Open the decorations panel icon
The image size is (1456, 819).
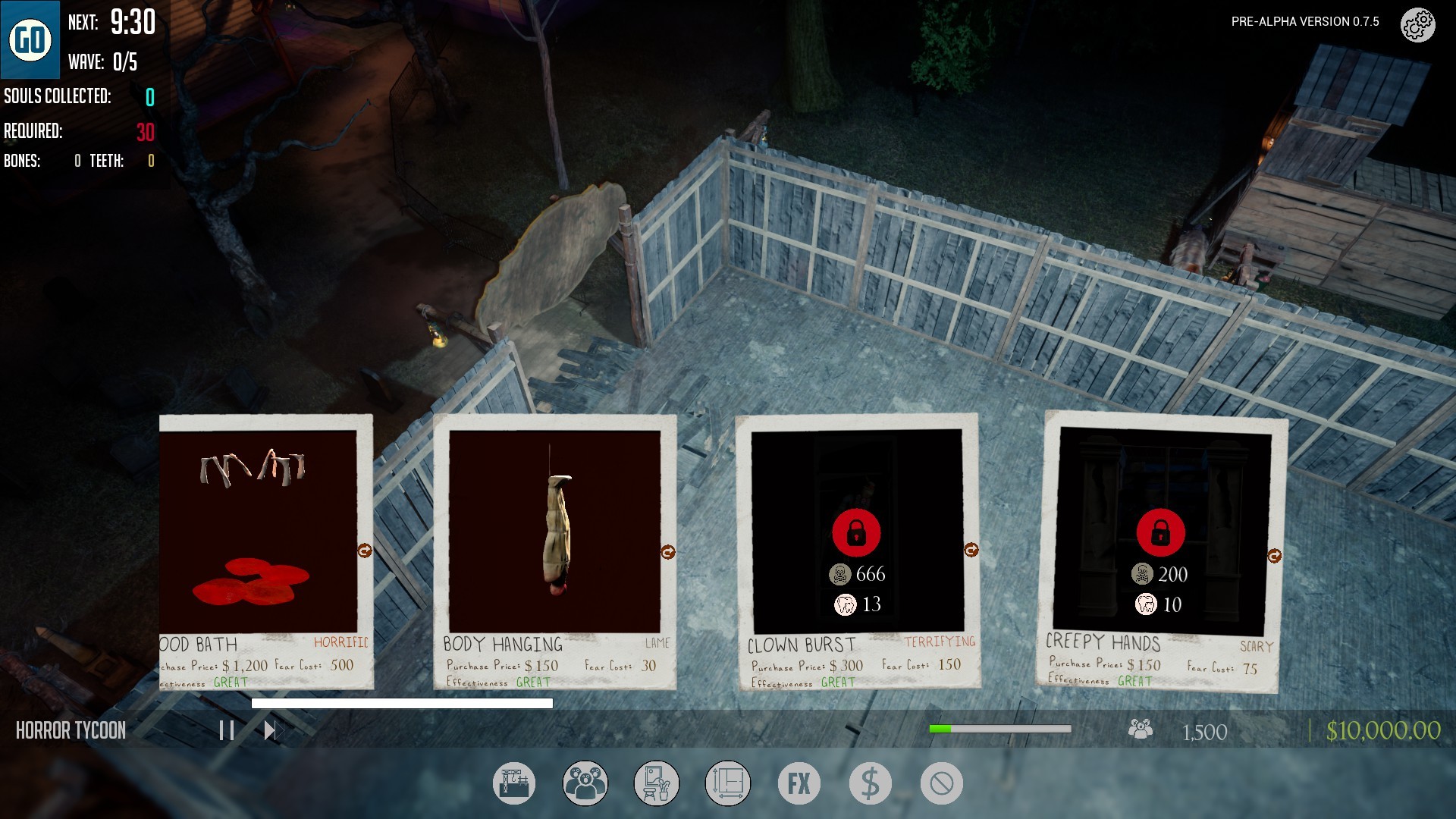click(656, 783)
